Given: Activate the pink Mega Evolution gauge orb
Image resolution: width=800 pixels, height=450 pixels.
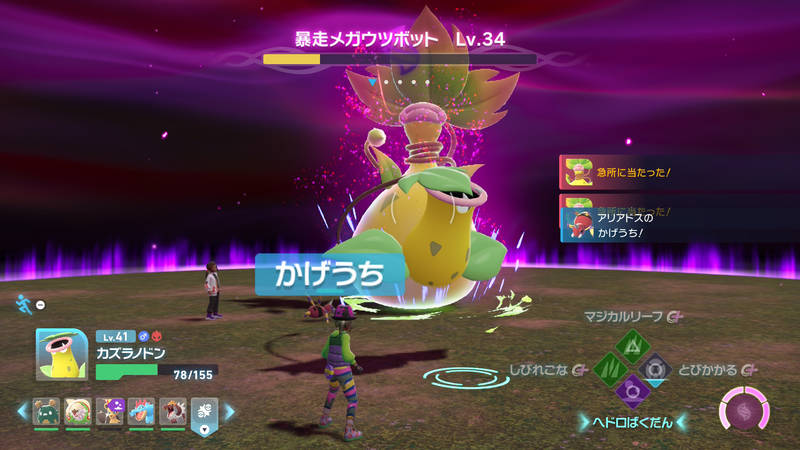Looking at the screenshot, I should click(x=744, y=411).
